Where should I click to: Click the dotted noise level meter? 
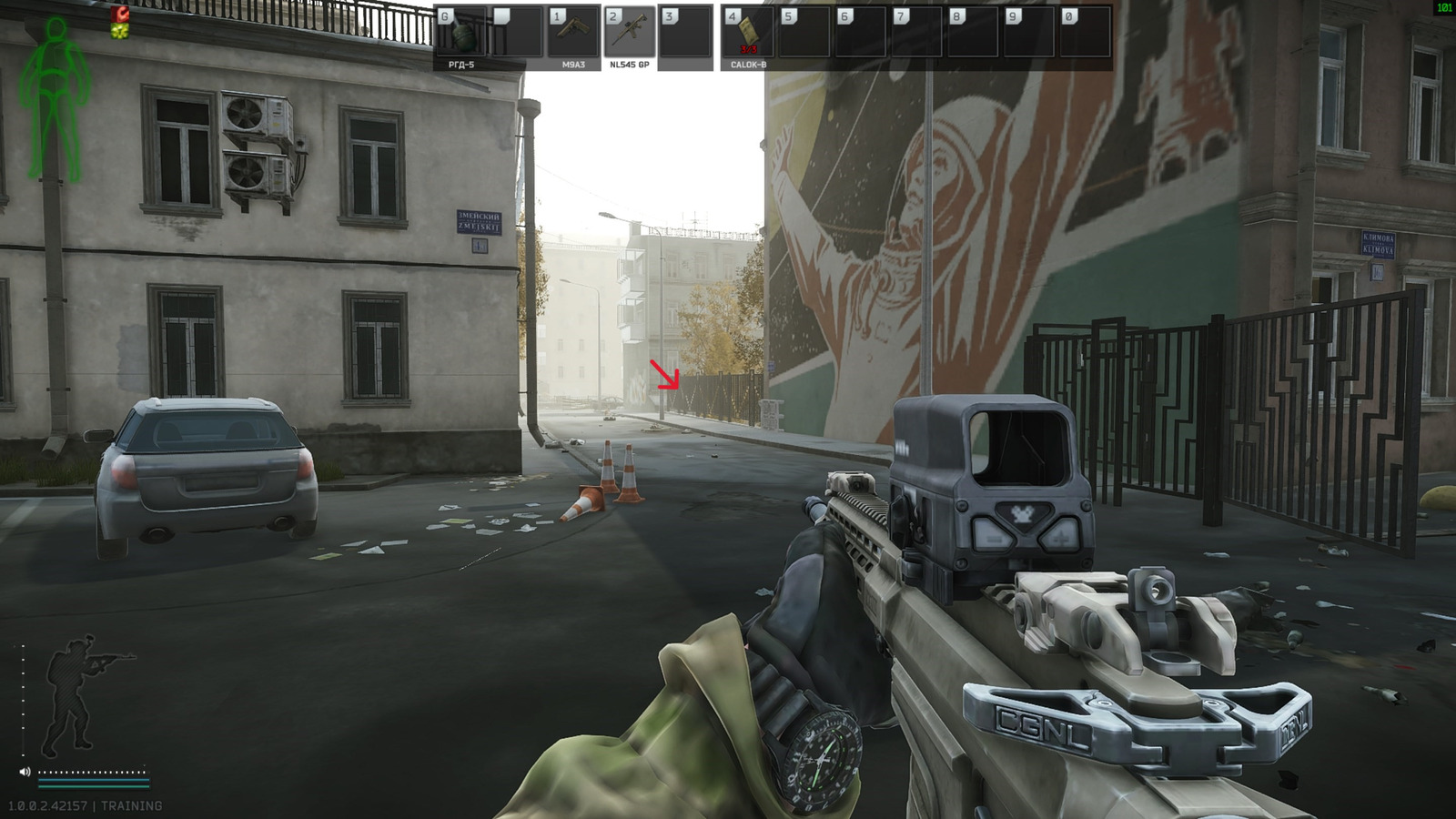click(x=91, y=772)
